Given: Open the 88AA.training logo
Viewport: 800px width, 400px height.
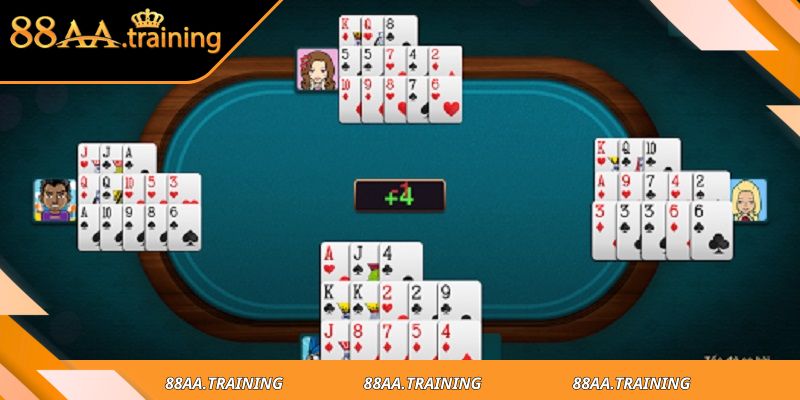Looking at the screenshot, I should click(115, 35).
